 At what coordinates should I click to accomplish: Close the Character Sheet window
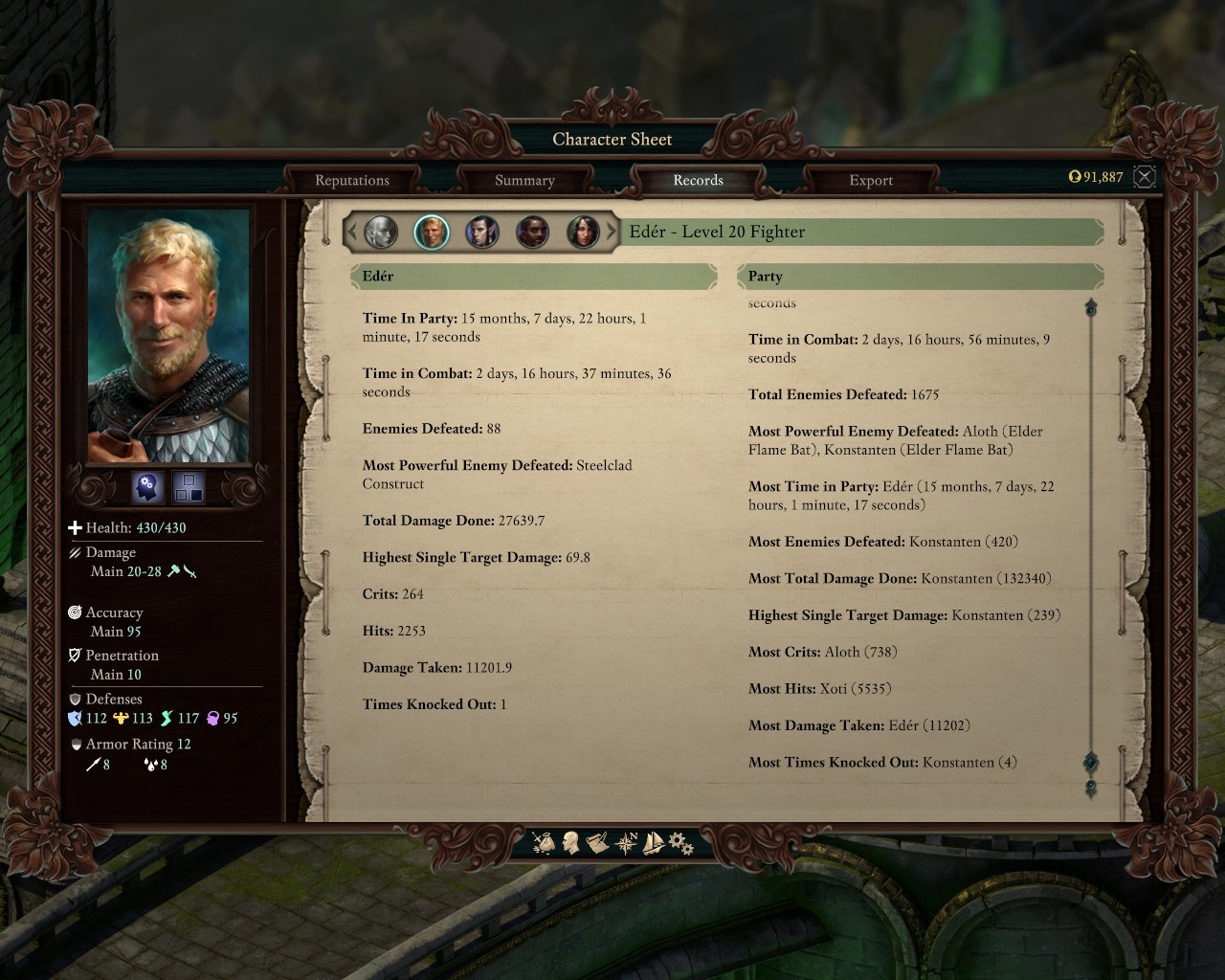point(1145,176)
